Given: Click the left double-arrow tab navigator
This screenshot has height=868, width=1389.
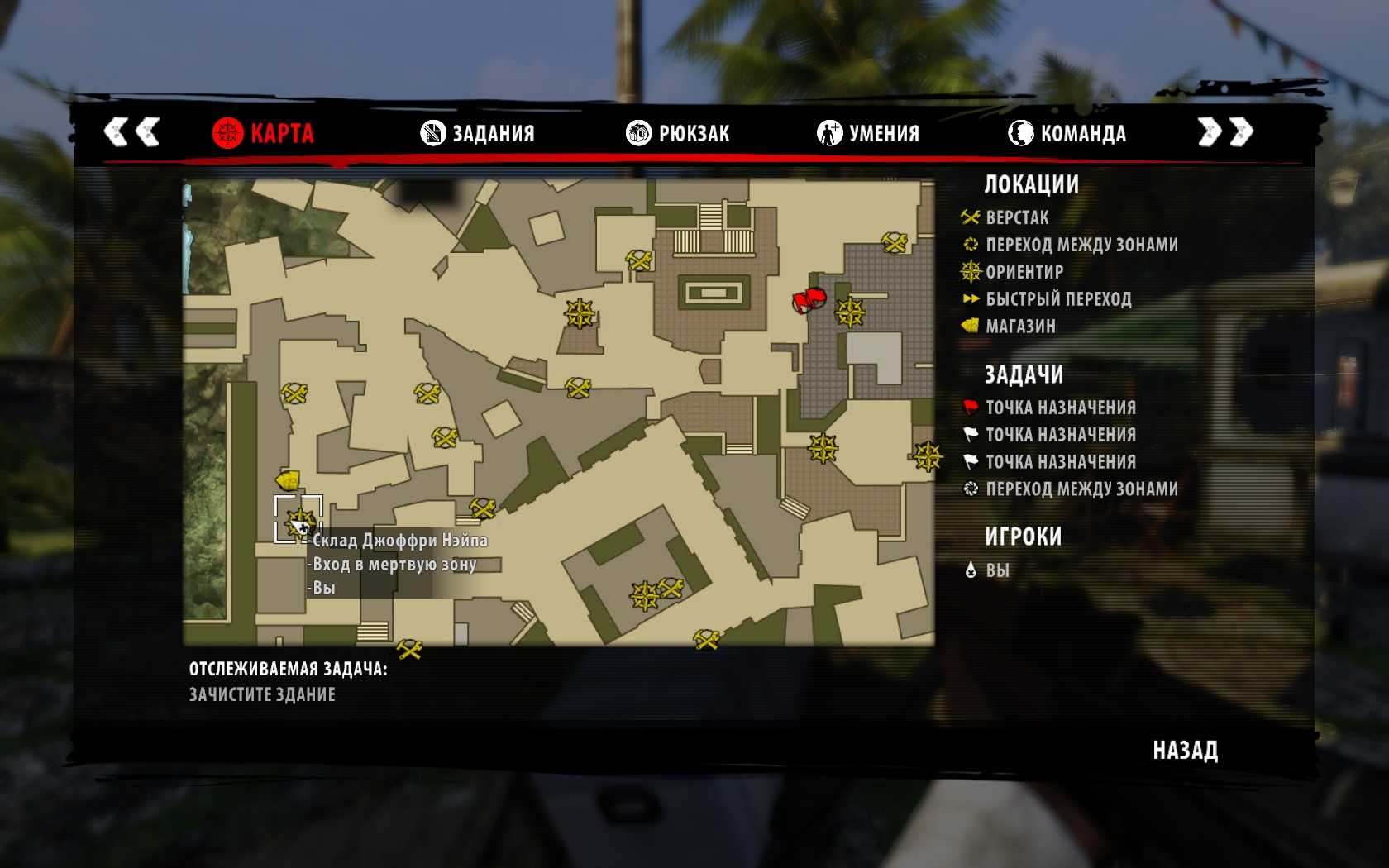Looking at the screenshot, I should tap(131, 131).
